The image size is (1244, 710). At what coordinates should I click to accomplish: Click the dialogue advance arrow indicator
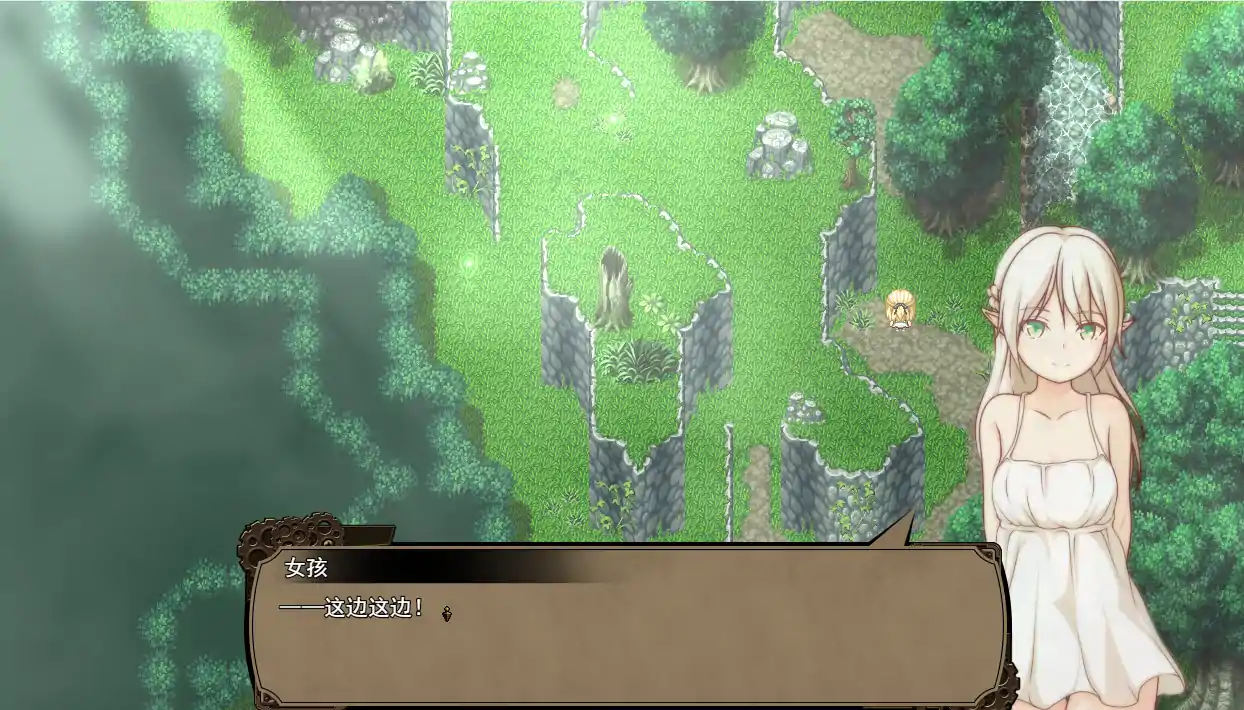tap(446, 613)
